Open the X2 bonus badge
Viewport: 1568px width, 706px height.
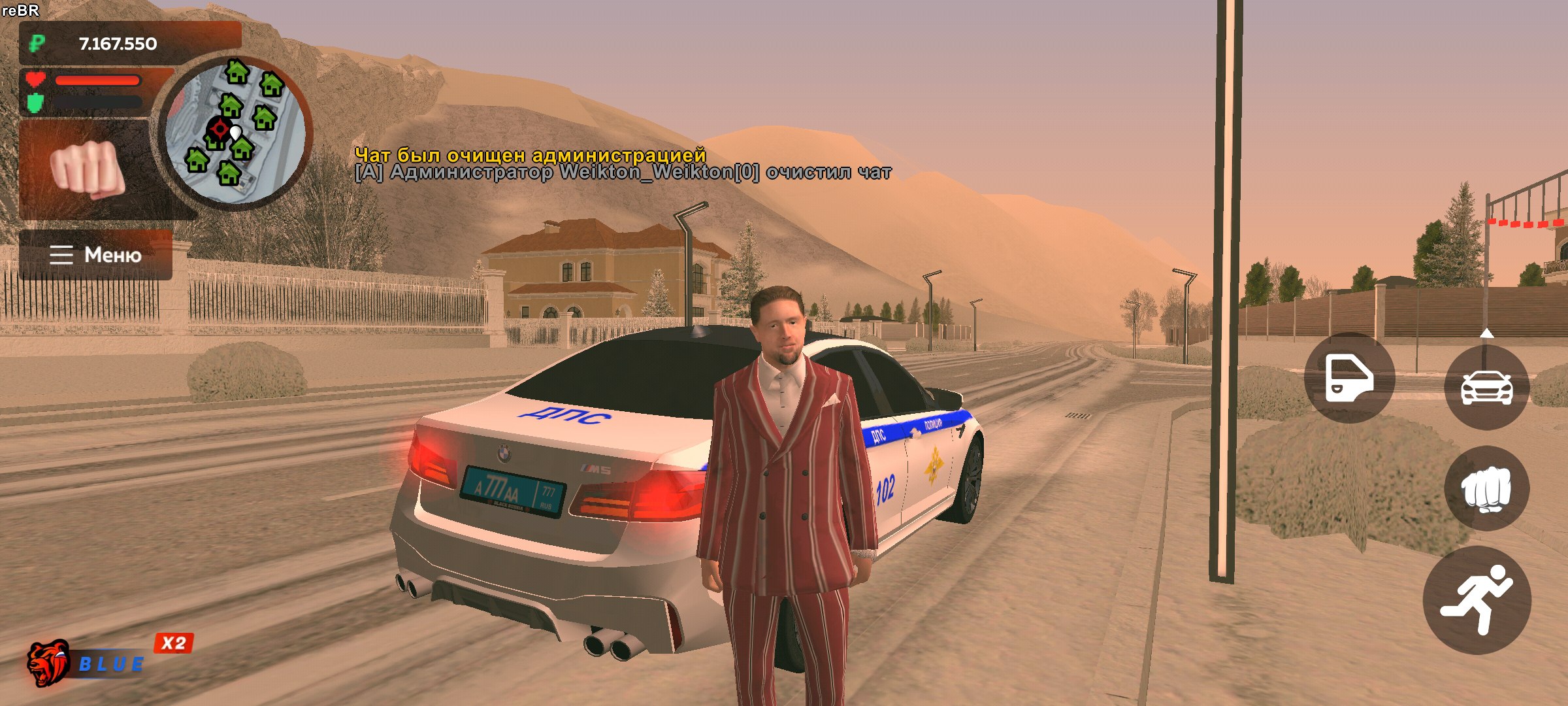174,643
